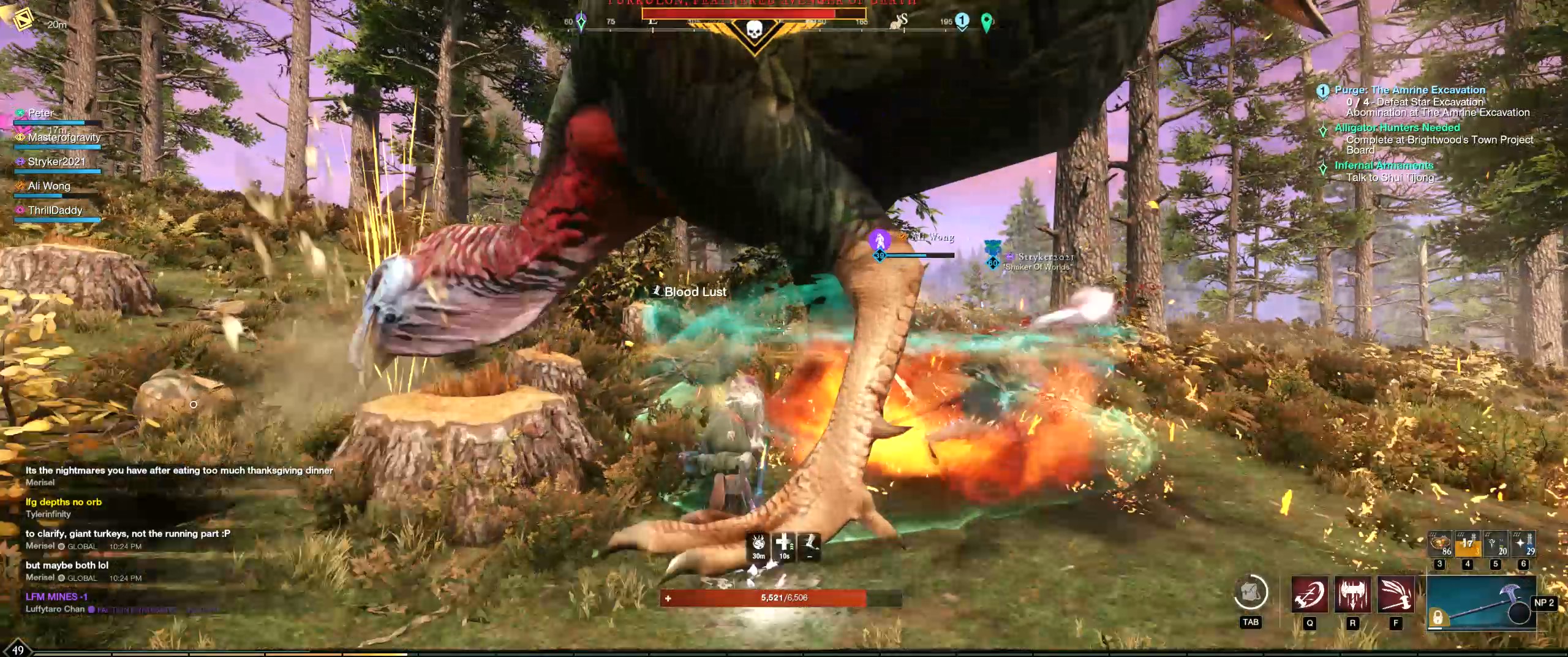Select the potion on cooldown in slot 4

[x=1467, y=543]
